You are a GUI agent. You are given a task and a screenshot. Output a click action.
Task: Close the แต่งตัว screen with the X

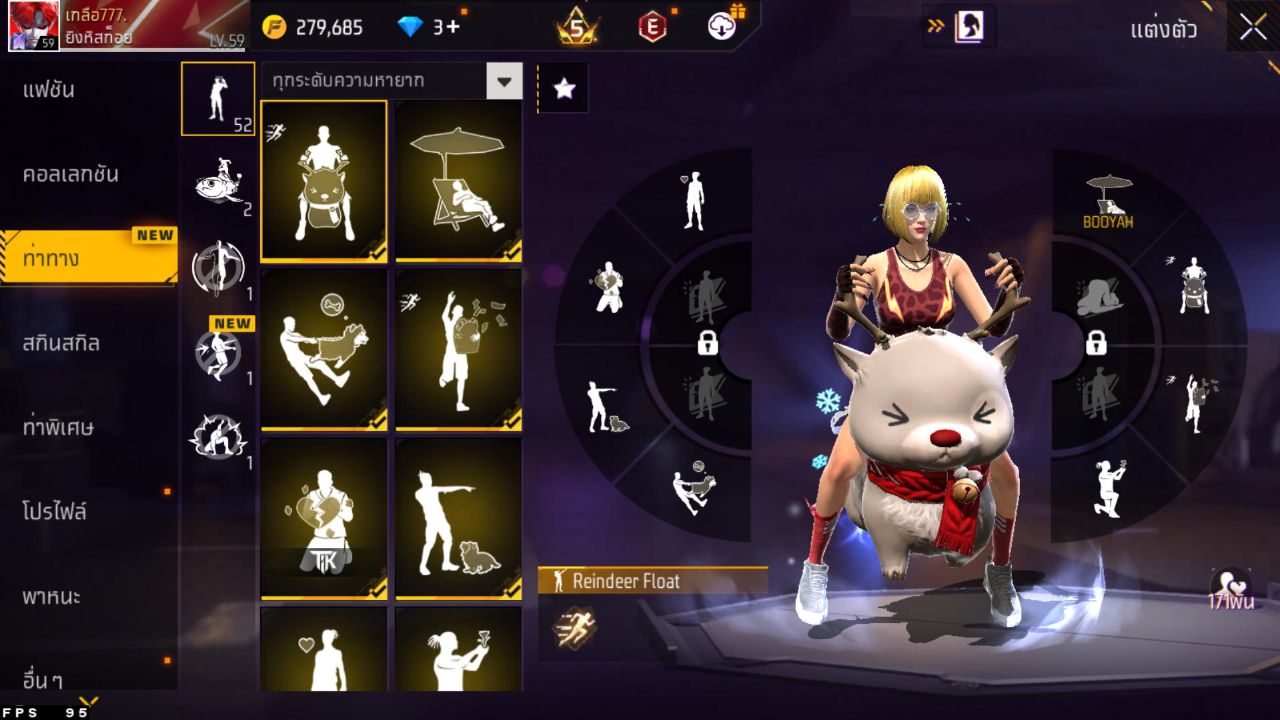[1253, 27]
